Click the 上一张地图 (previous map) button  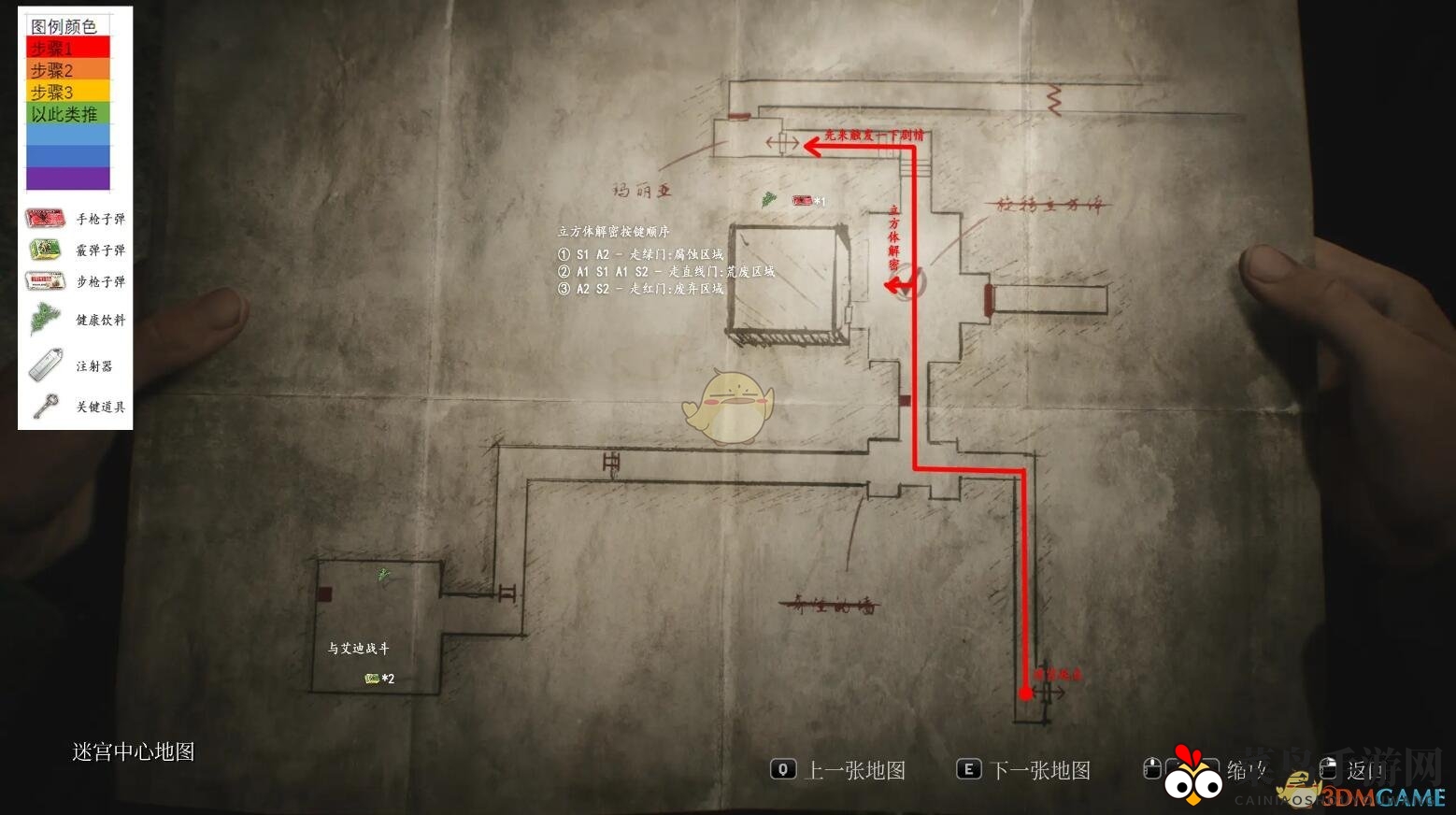point(856,770)
